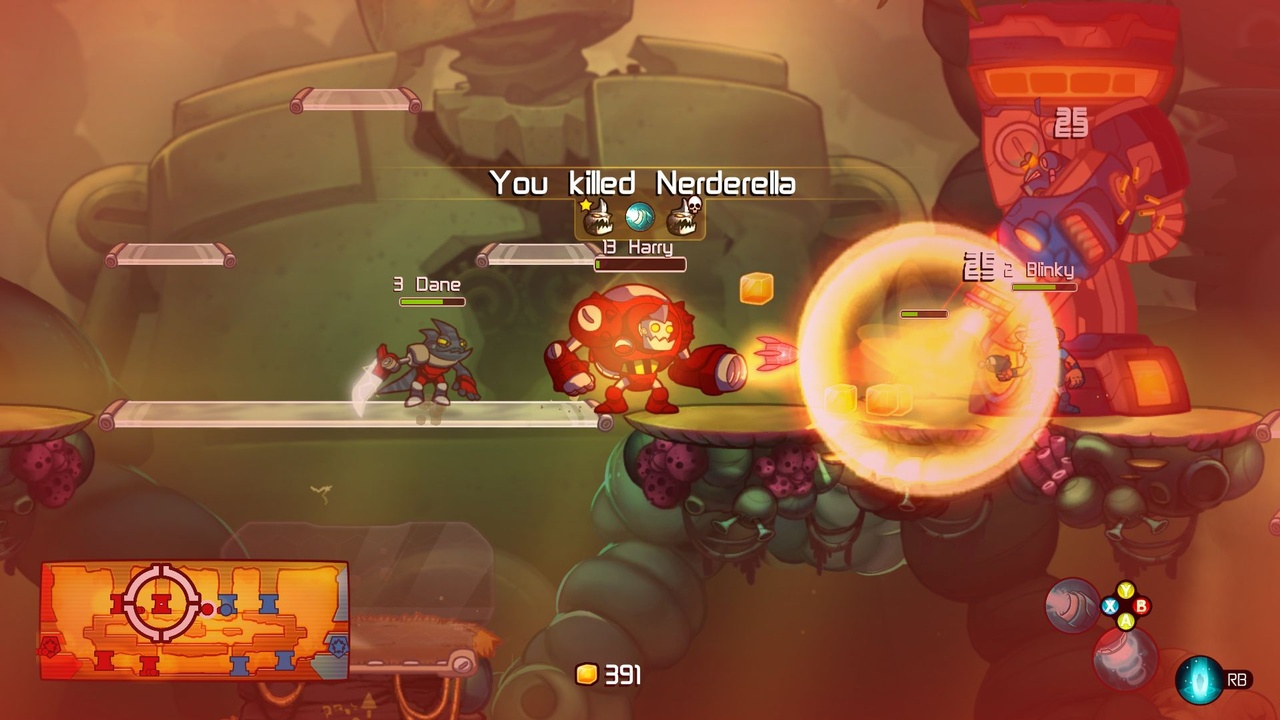1280x720 pixels.
Task: Click the teal Awesomenauts orb in the kill banner
Action: [x=639, y=216]
